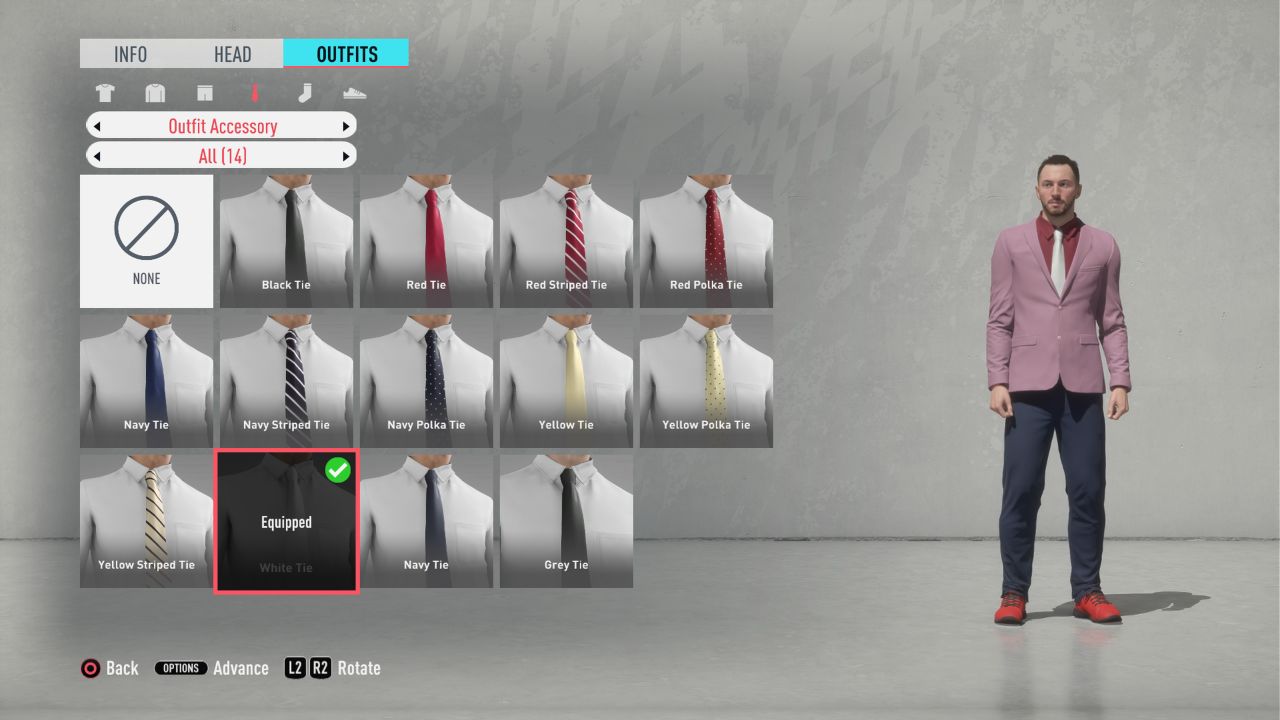Image resolution: width=1280 pixels, height=720 pixels.
Task: Choose the Red Striped Tie
Action: [566, 241]
